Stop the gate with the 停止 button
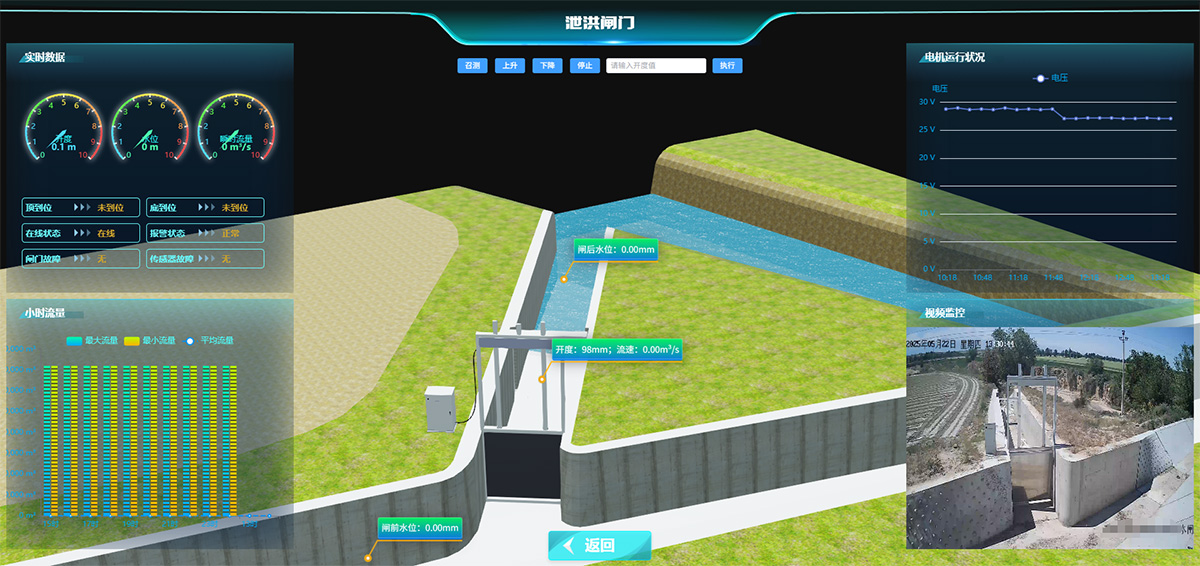 coord(584,66)
